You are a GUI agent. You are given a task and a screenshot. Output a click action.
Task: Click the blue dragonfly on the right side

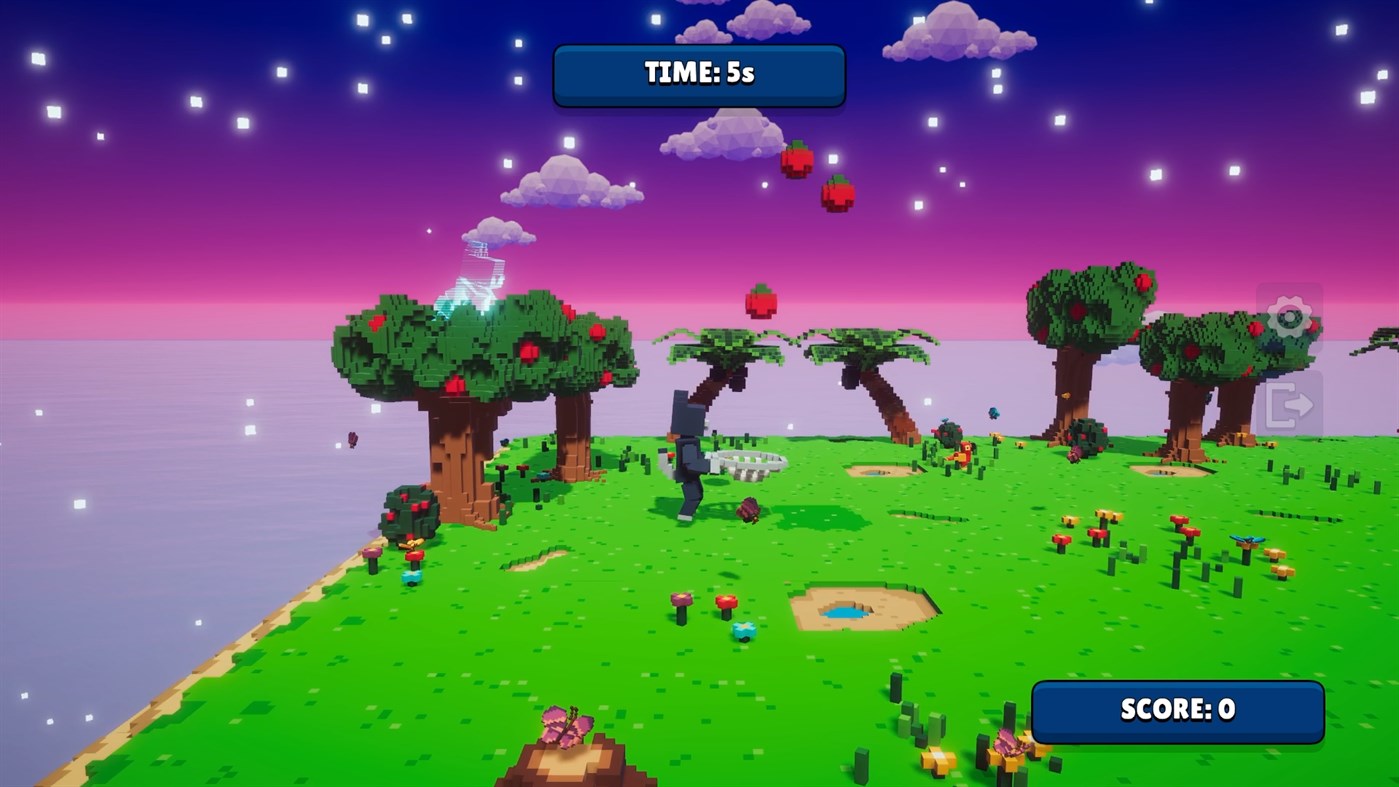click(x=1248, y=539)
